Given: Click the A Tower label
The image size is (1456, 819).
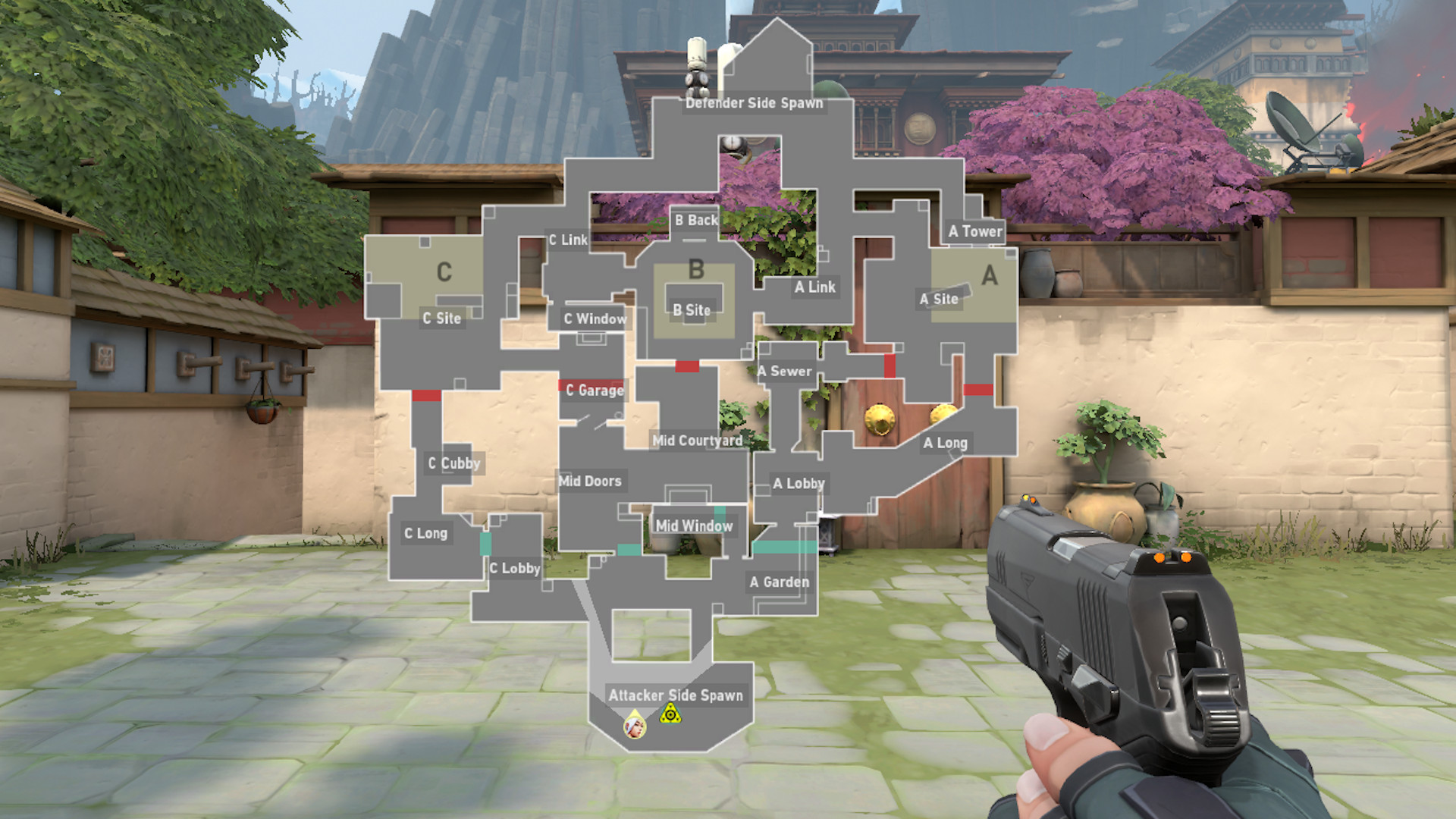Looking at the screenshot, I should [x=975, y=231].
